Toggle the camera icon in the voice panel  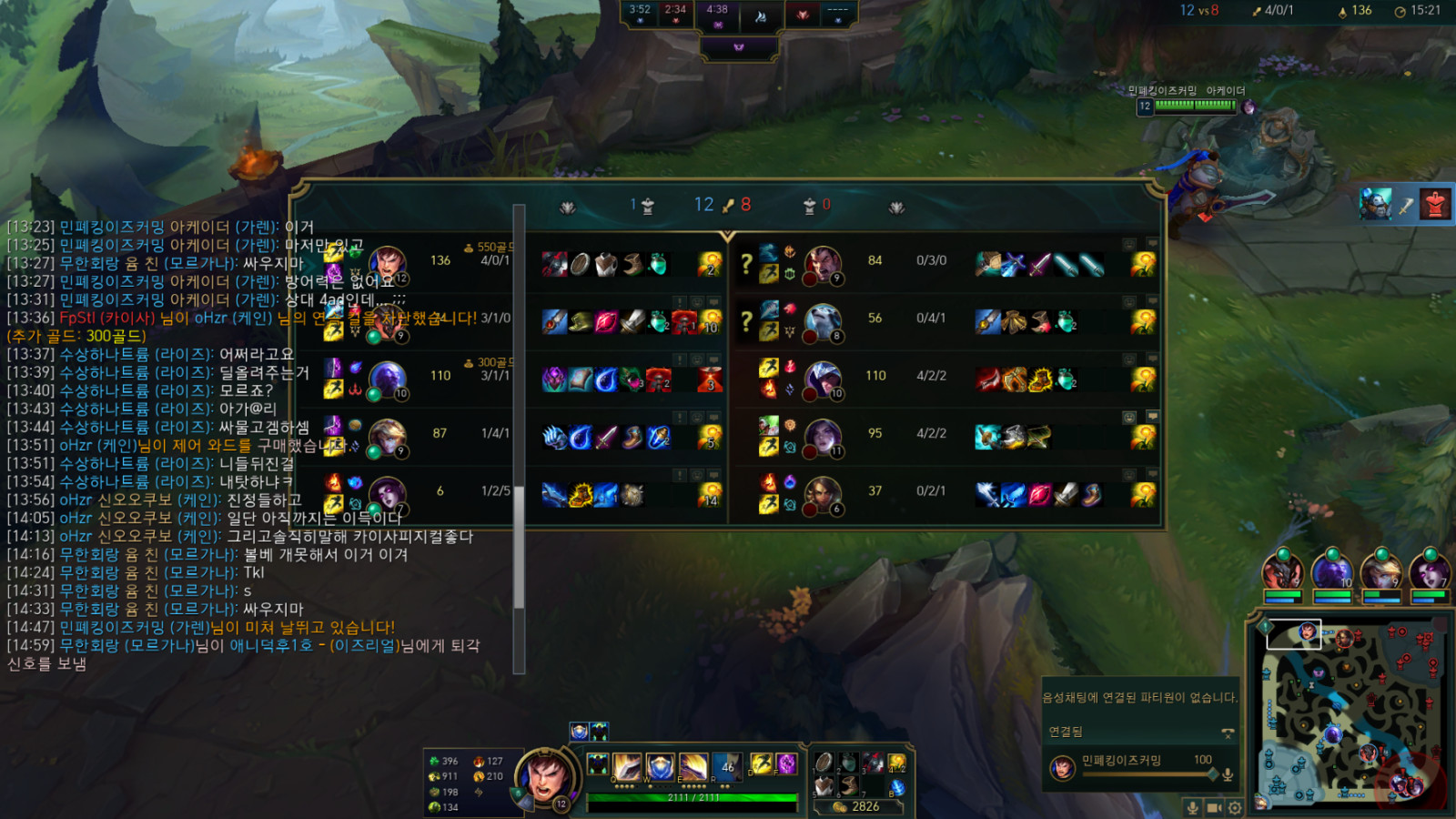tap(1214, 806)
